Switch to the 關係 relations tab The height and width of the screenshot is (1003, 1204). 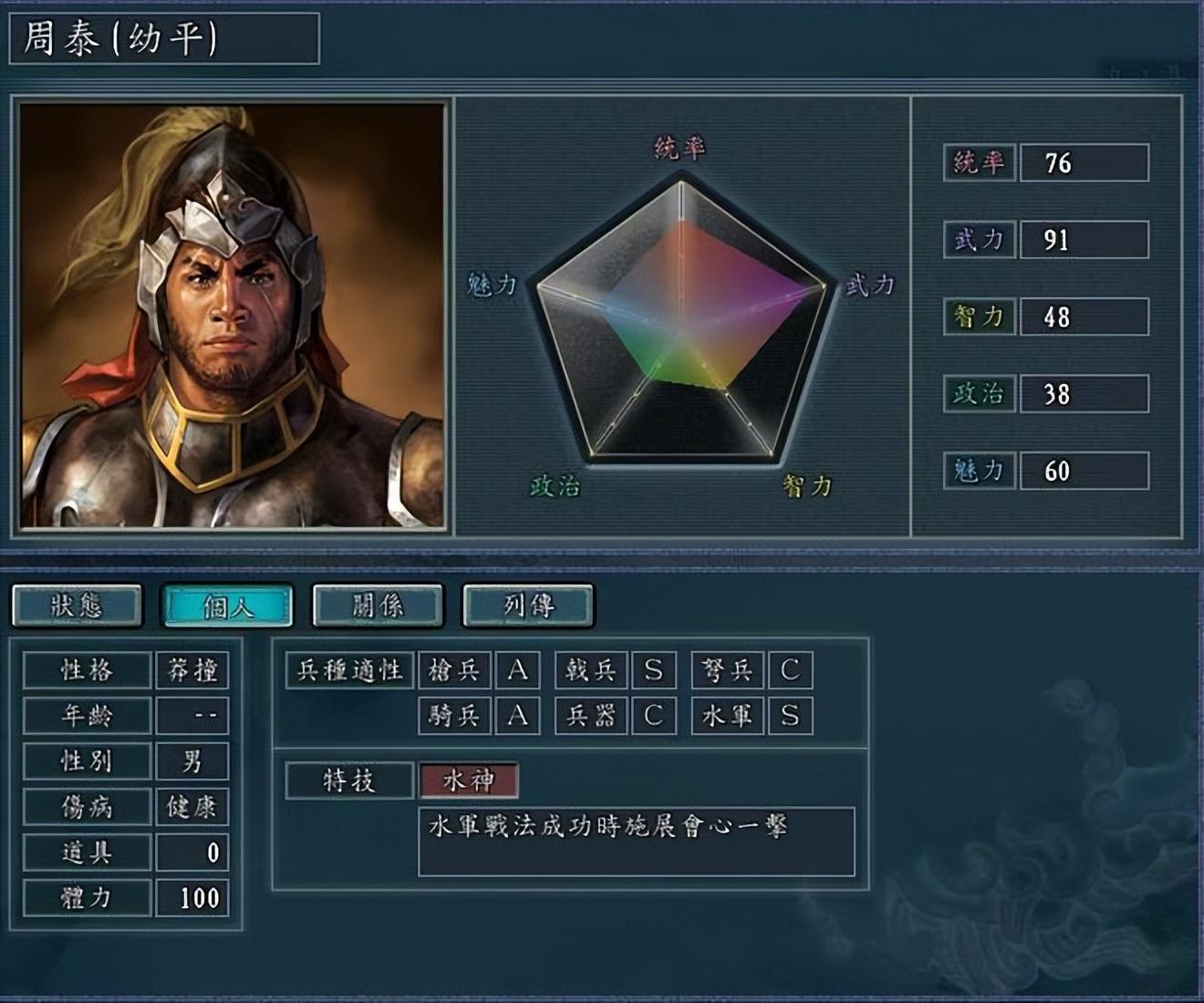(378, 605)
